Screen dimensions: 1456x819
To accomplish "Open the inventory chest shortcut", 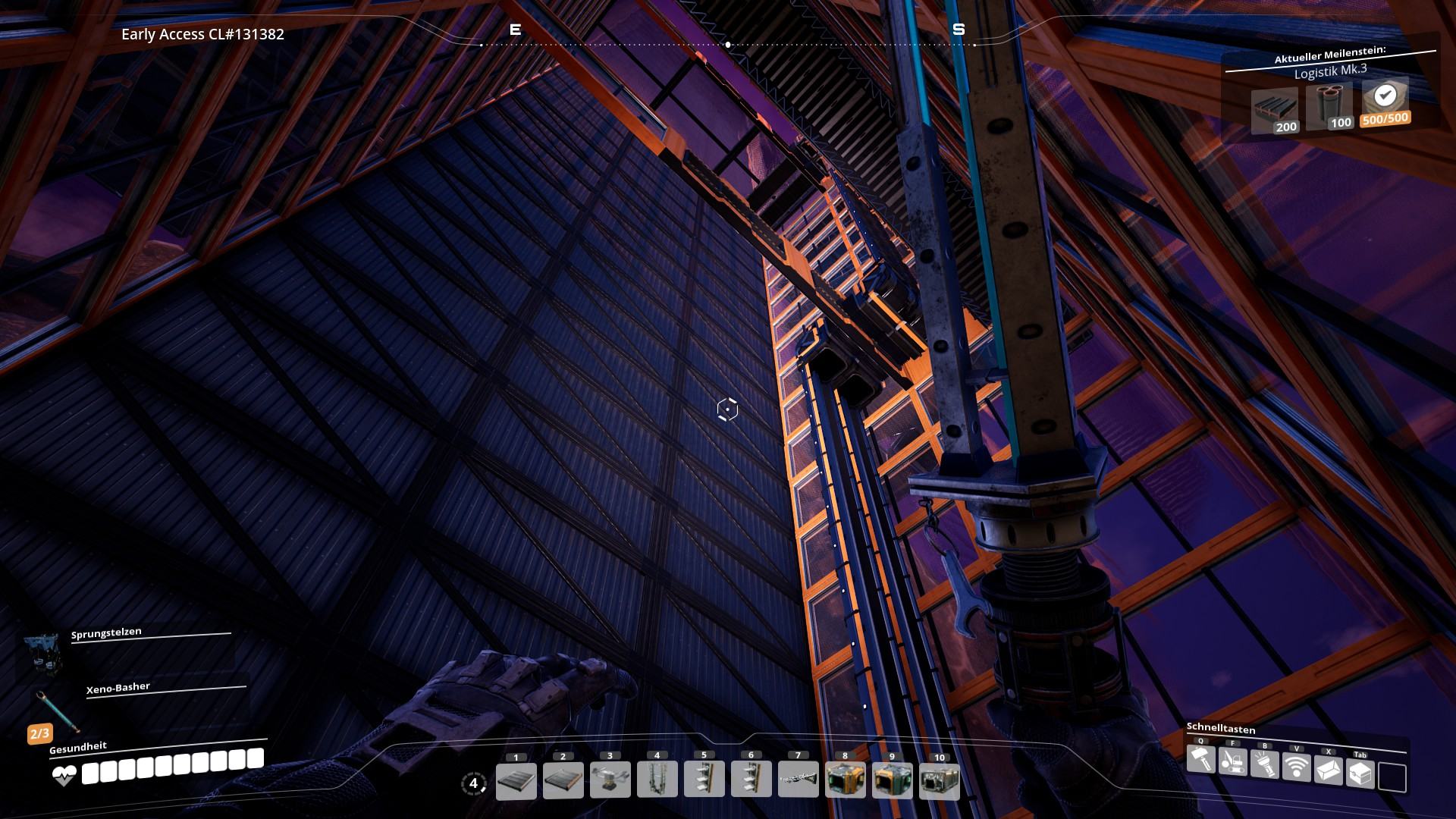I will [x=1360, y=773].
